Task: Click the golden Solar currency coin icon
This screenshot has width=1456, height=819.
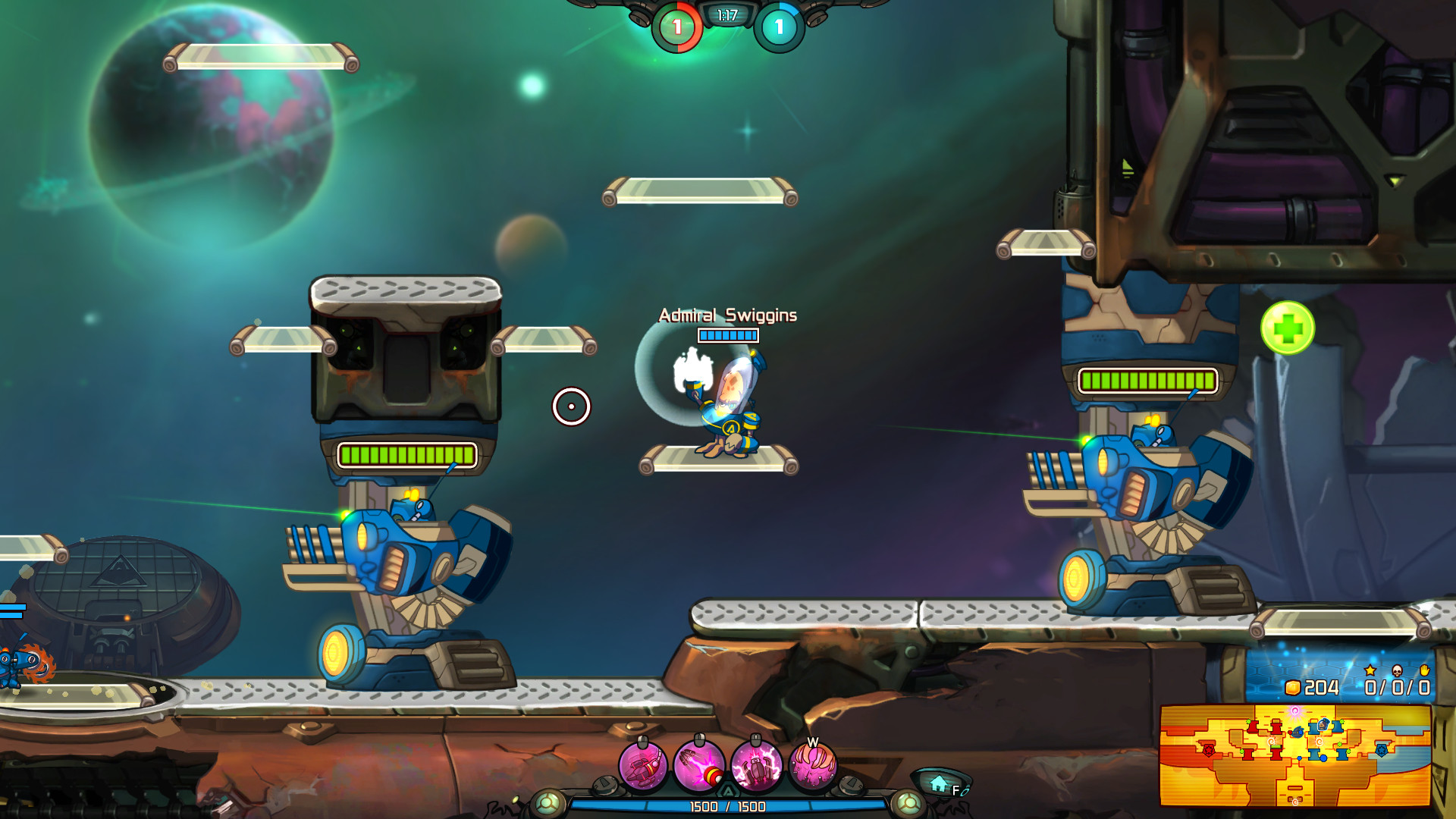Action: (1292, 688)
